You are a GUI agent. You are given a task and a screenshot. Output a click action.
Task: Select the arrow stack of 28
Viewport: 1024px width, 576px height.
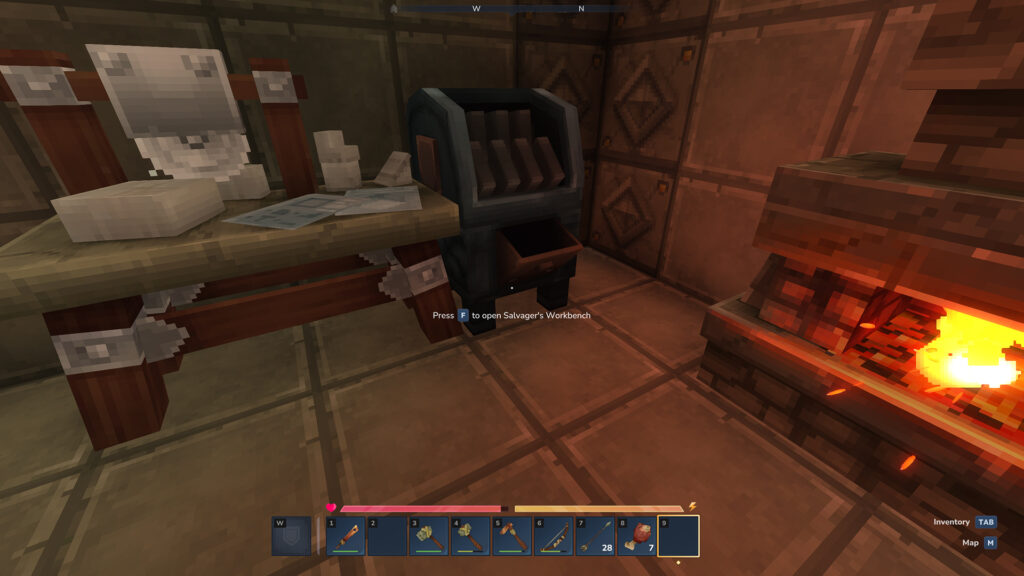click(x=595, y=536)
